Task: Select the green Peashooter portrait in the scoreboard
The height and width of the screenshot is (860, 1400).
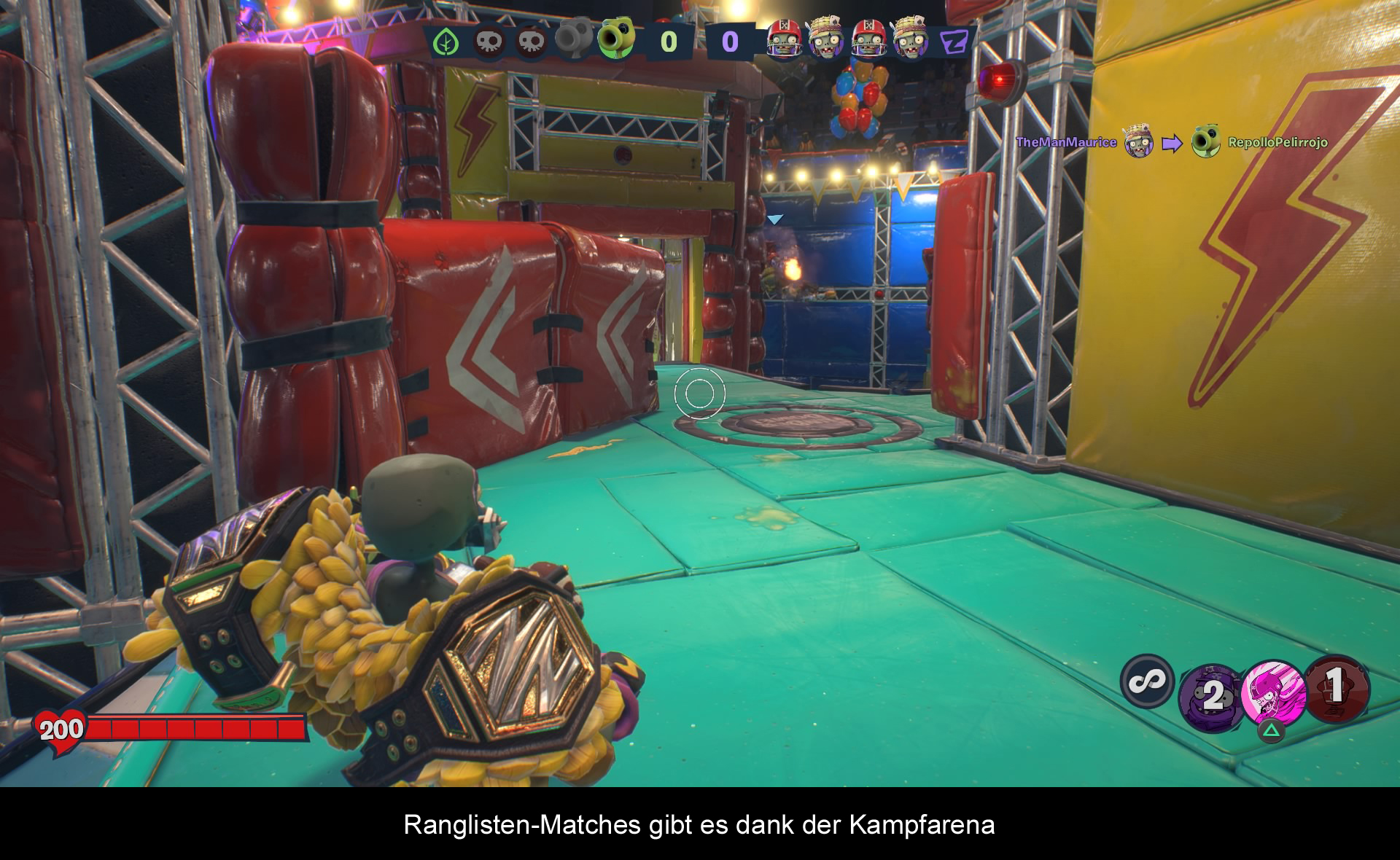Action: [615, 41]
